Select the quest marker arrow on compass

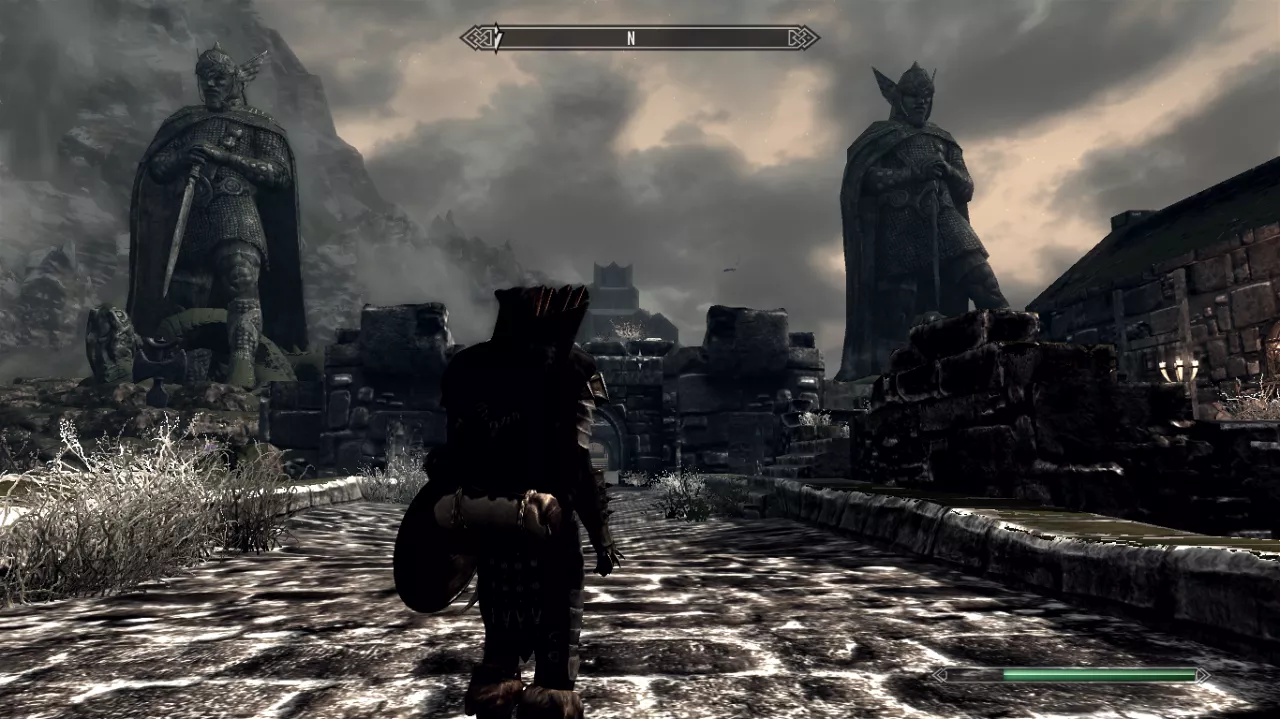(x=496, y=39)
